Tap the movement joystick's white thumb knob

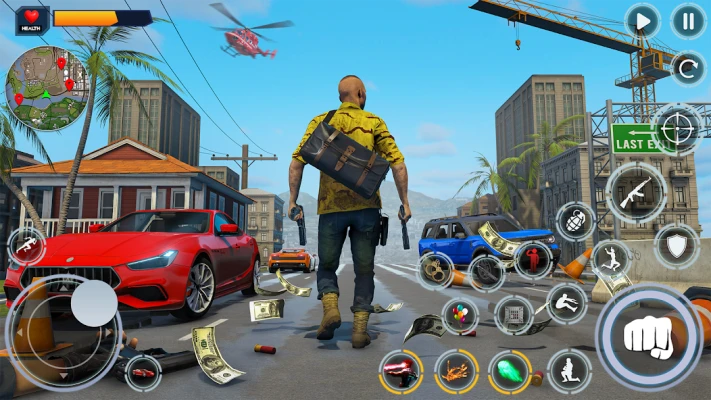click(94, 302)
